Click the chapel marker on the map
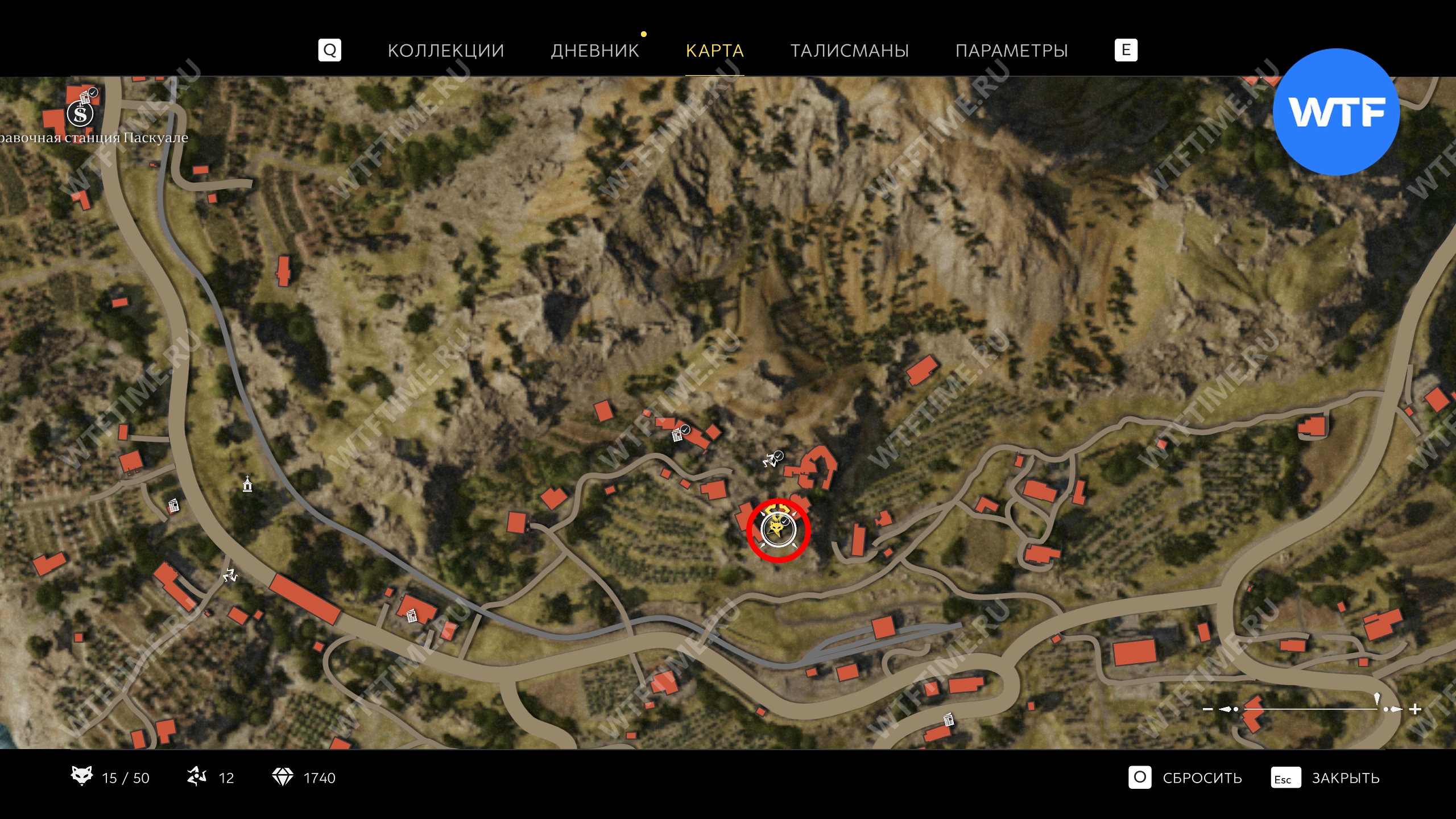Screen dimensions: 1456x819 [247, 484]
